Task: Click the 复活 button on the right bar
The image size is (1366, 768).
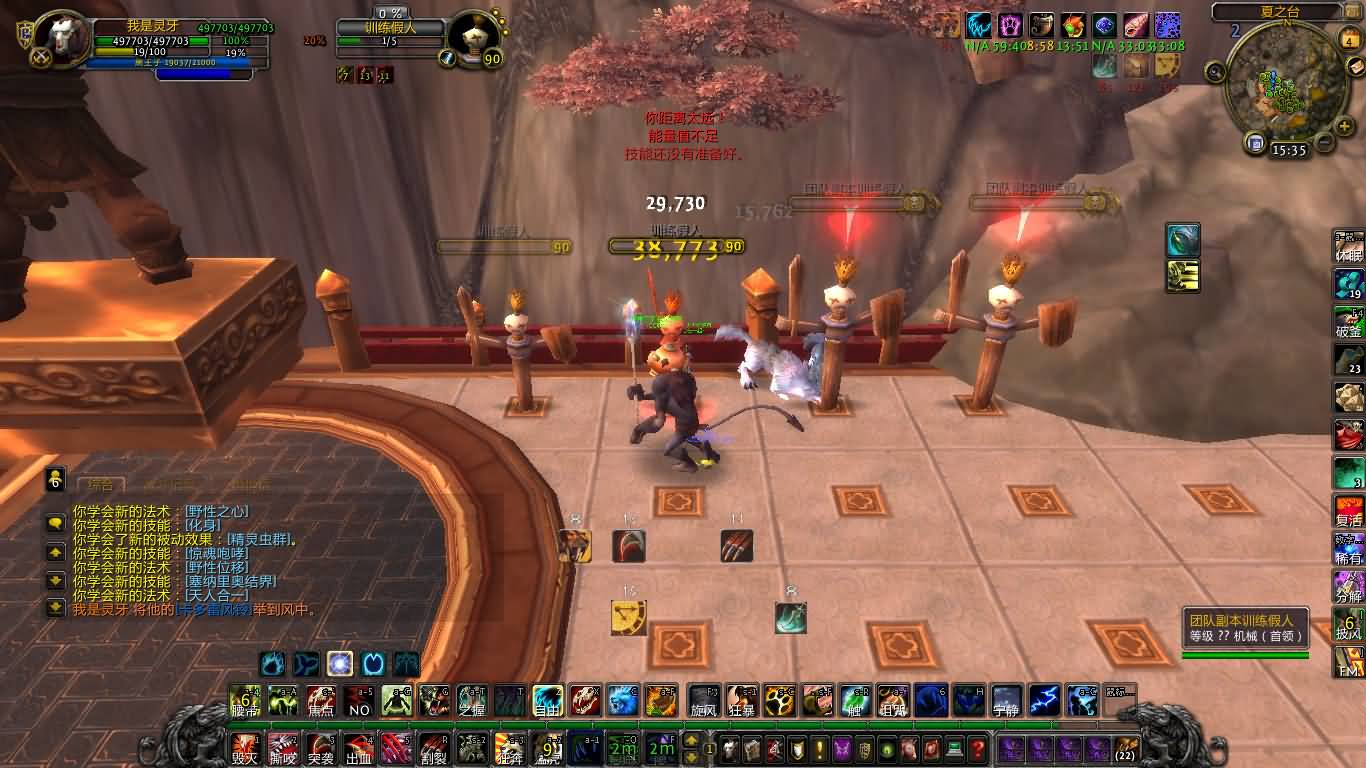Action: [x=1349, y=511]
